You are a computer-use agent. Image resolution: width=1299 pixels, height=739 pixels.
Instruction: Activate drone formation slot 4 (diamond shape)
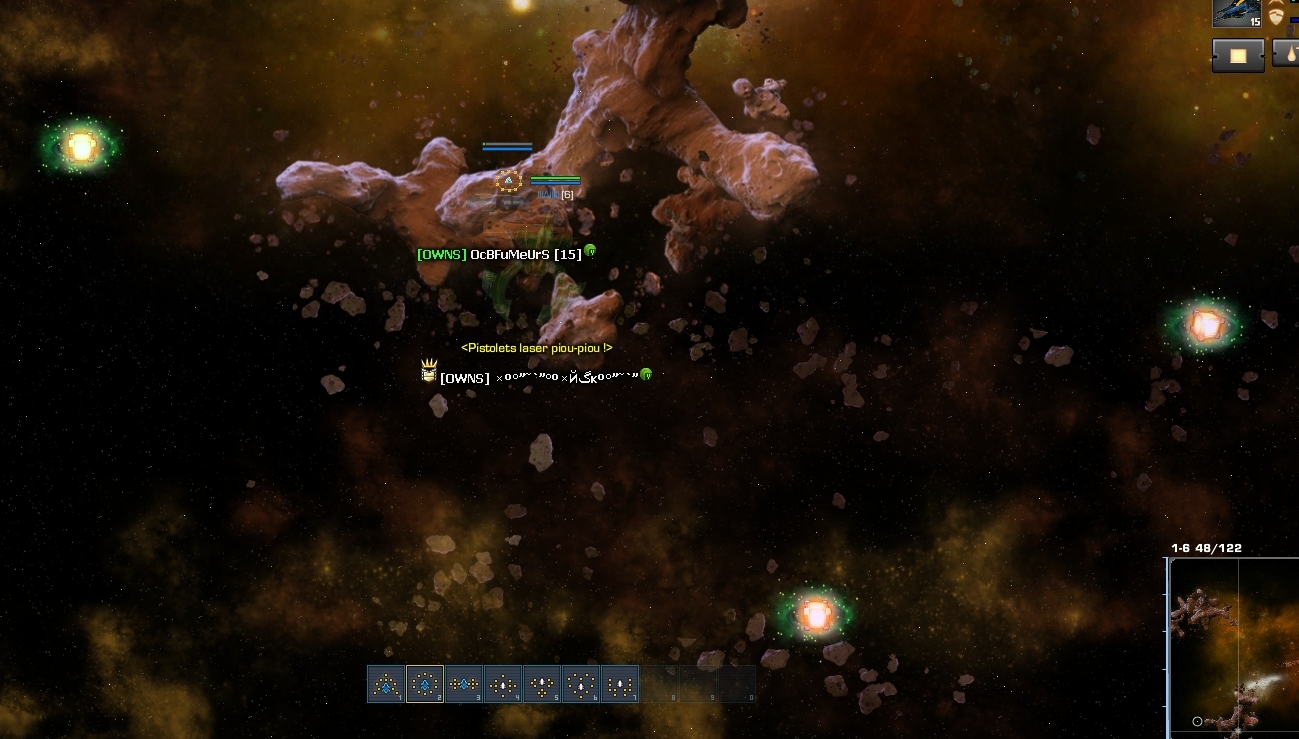coord(503,685)
